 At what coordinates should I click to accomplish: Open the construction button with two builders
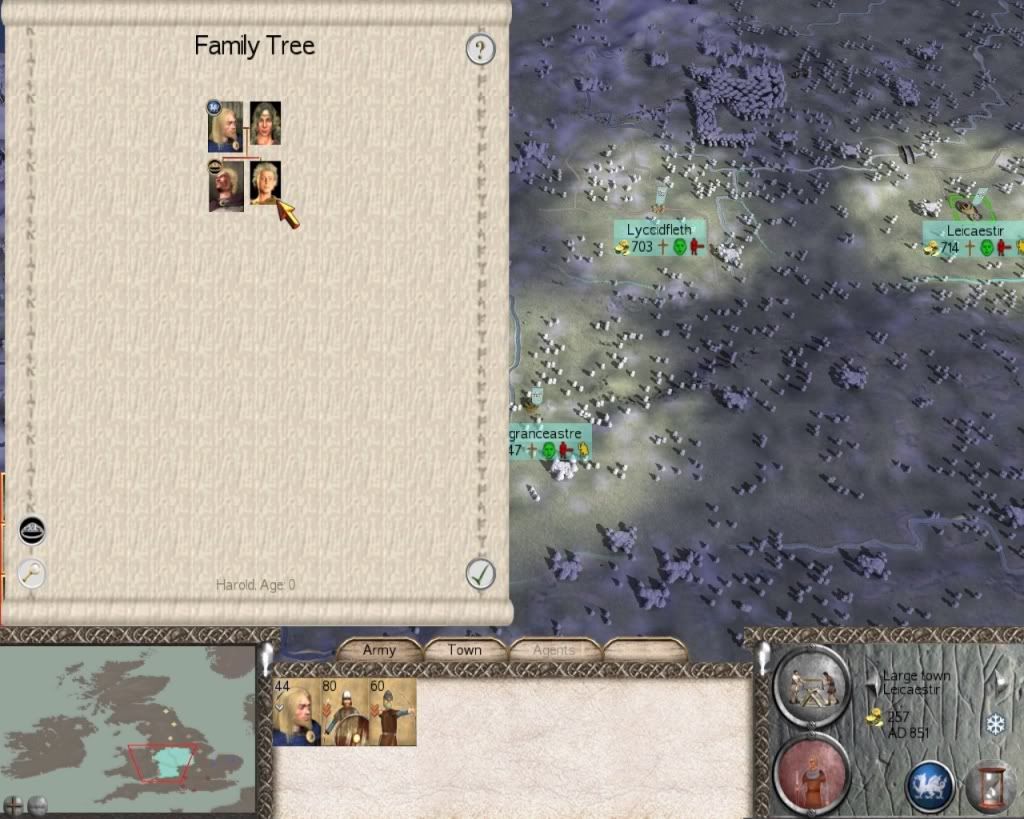tap(812, 685)
